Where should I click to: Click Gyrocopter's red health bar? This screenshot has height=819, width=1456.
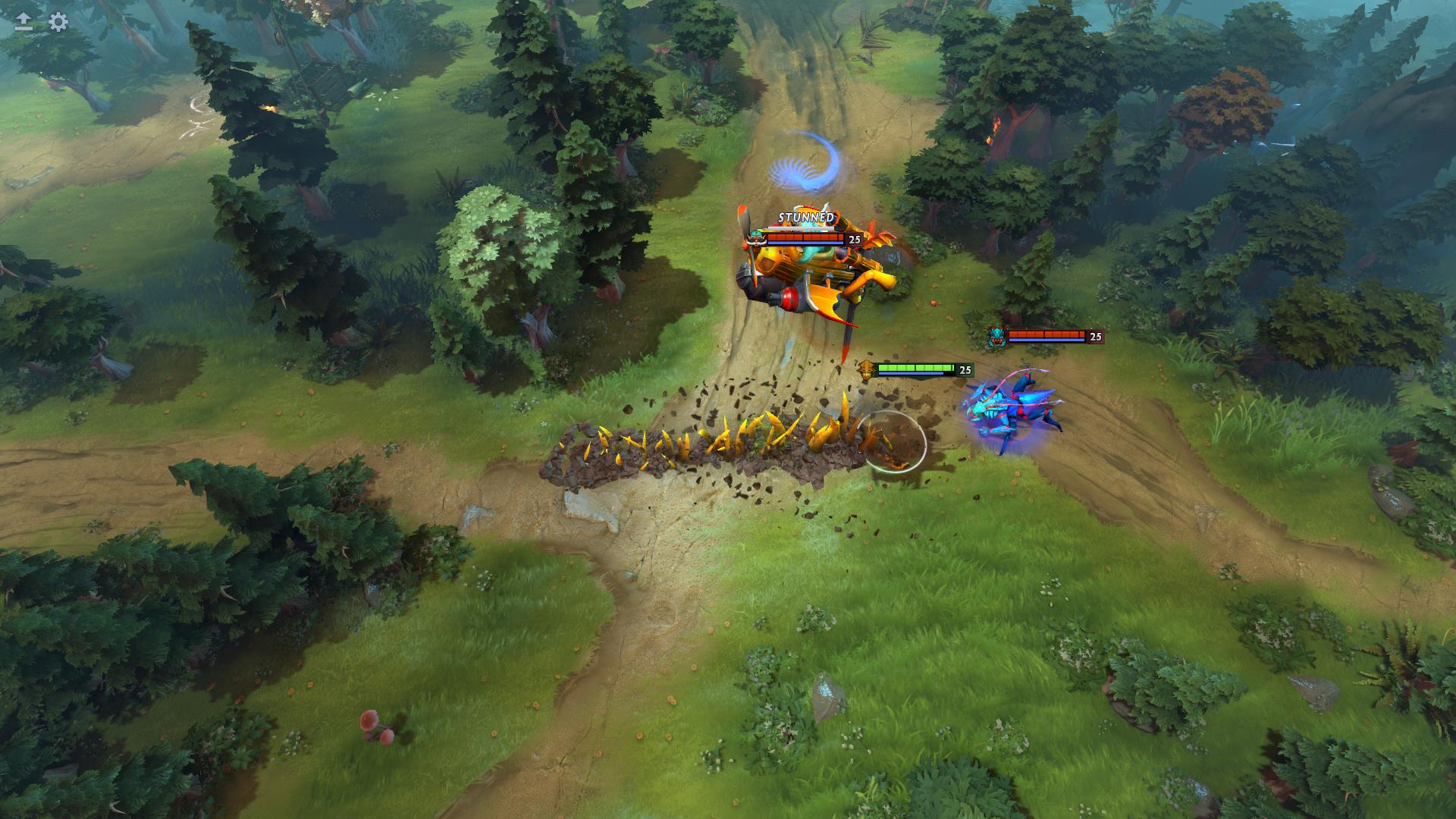pyautogui.click(x=805, y=237)
